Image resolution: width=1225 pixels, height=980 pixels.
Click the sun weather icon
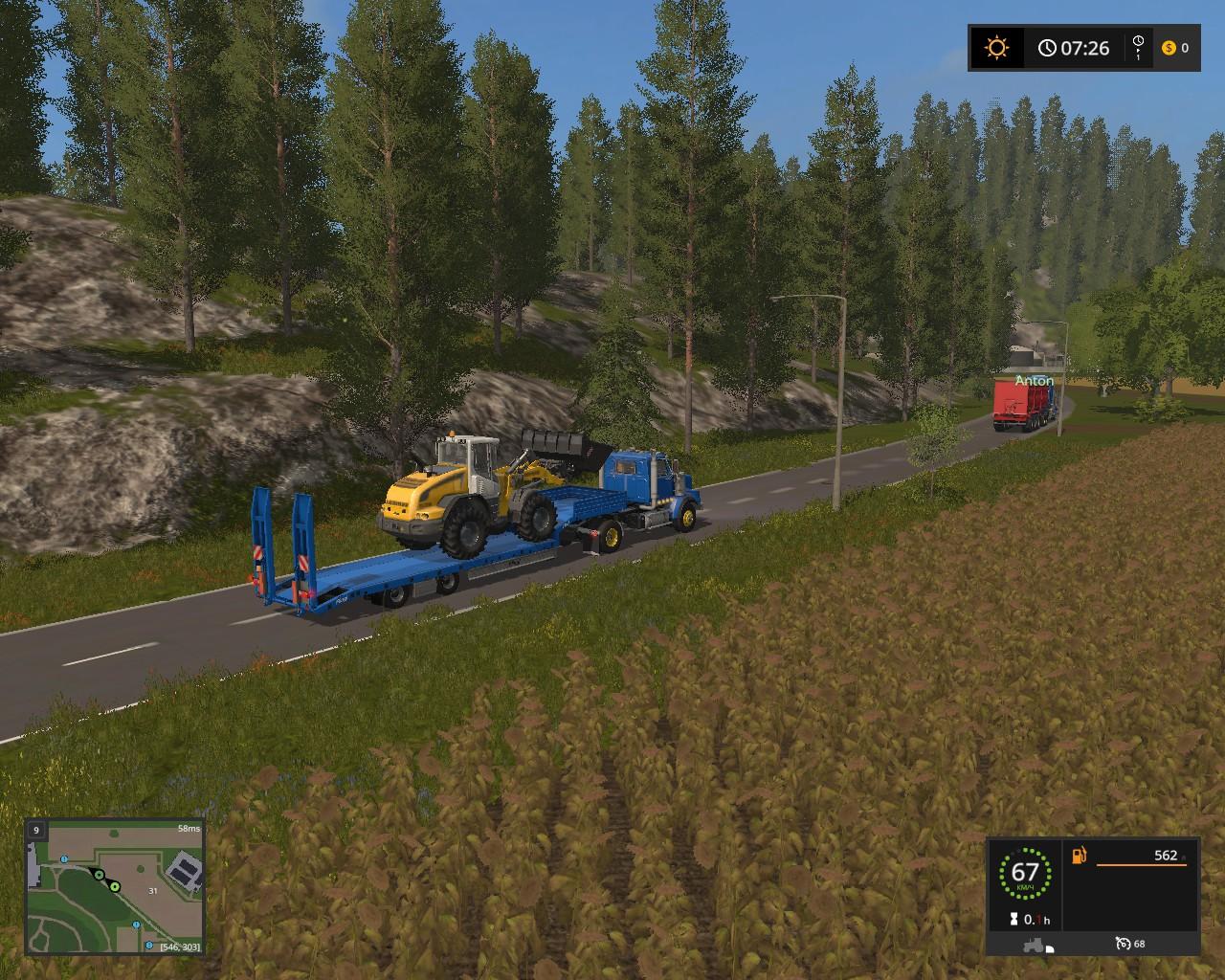point(996,48)
